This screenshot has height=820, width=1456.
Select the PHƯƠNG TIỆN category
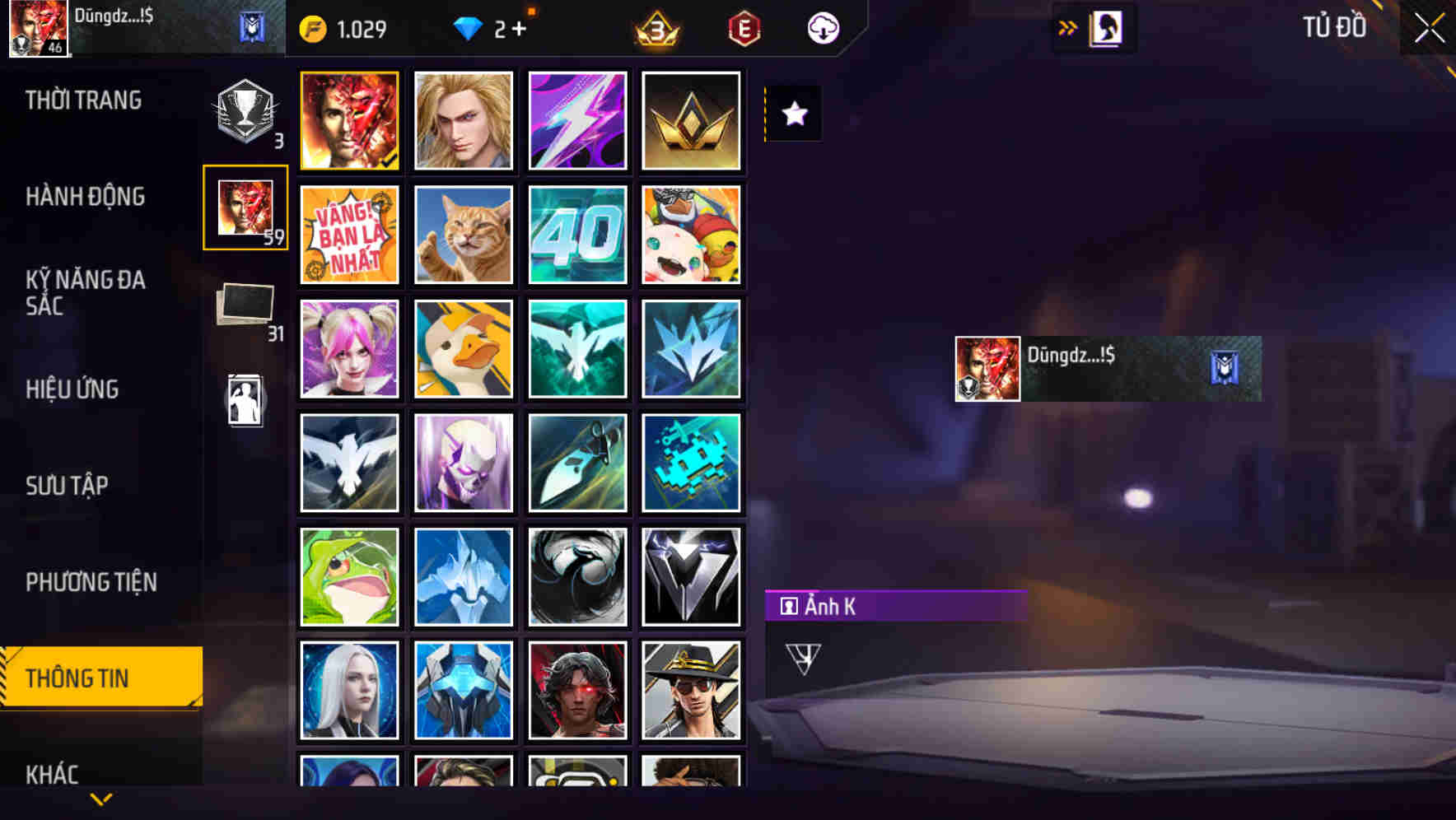(90, 582)
